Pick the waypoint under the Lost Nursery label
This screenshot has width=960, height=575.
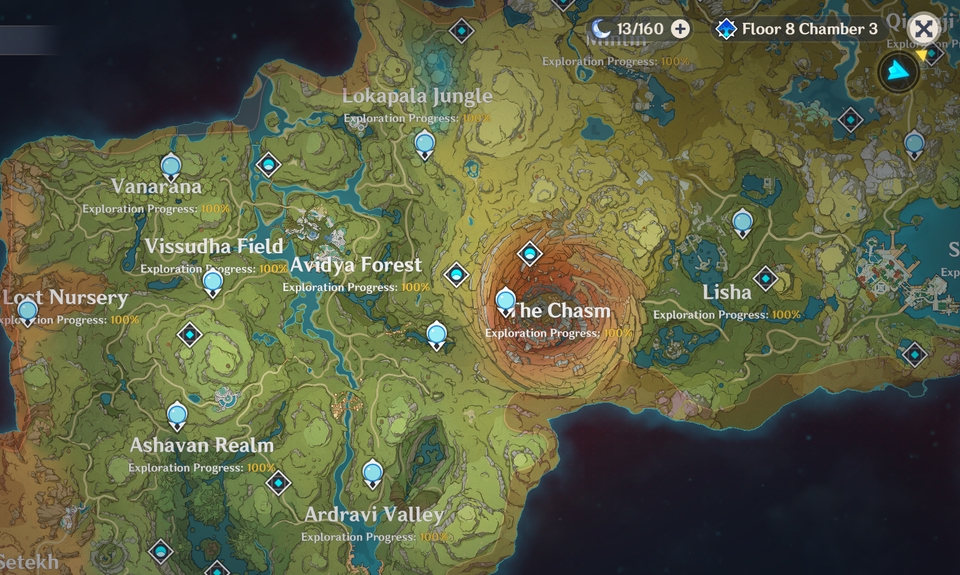(x=28, y=311)
